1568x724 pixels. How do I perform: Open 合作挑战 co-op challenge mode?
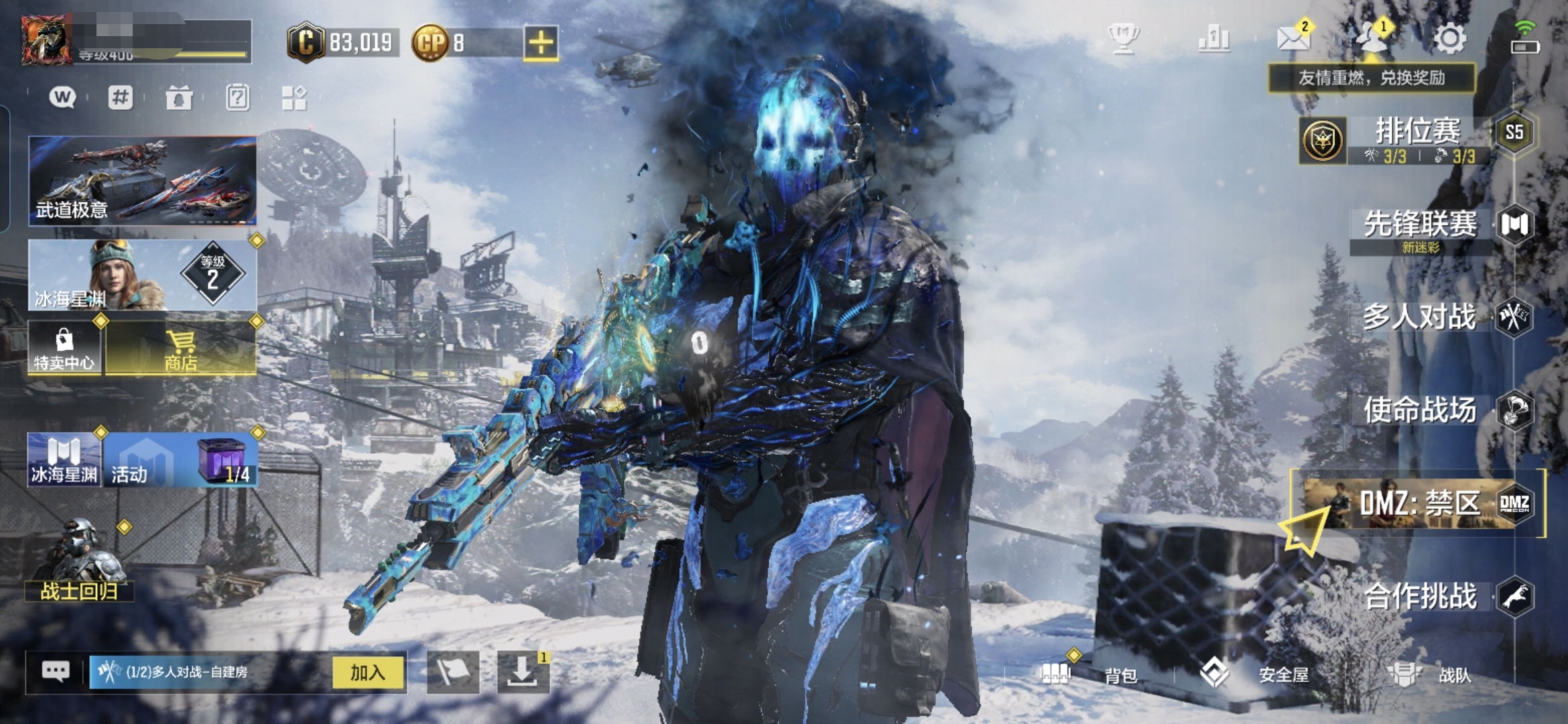click(x=1422, y=596)
